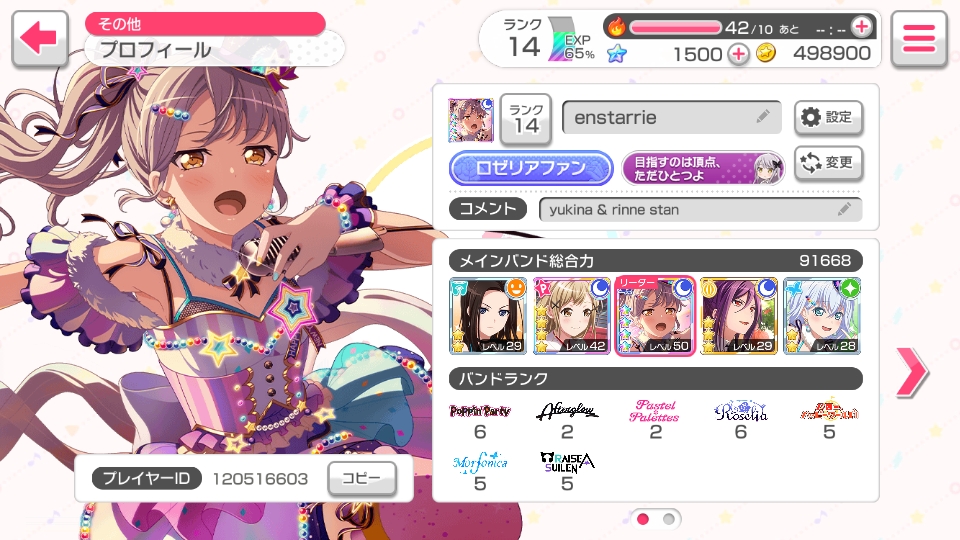Open the profile avatar icon
Image resolution: width=960 pixels, height=540 pixels.
tap(469, 119)
